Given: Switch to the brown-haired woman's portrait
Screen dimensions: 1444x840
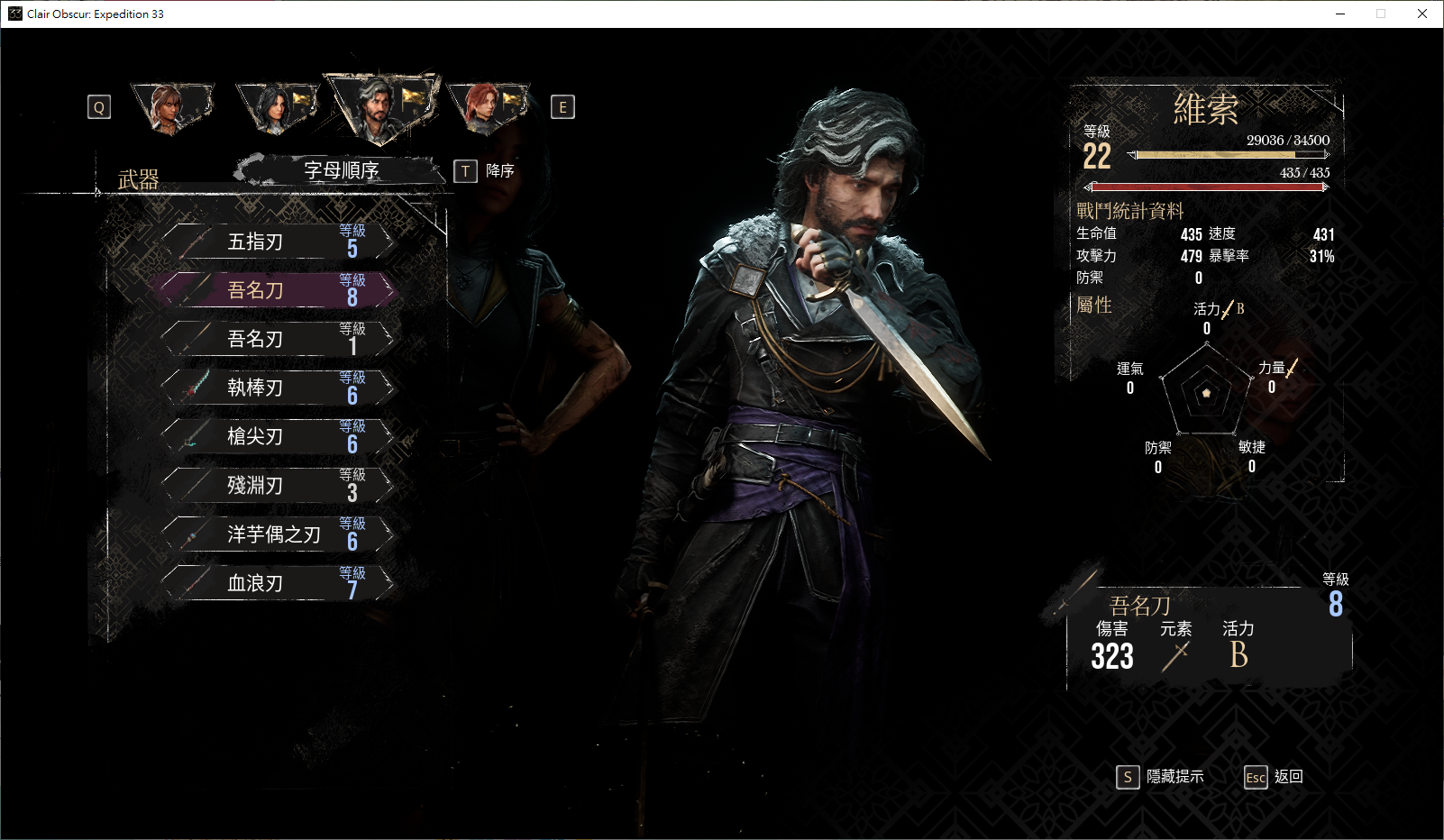Looking at the screenshot, I should coord(169,107).
